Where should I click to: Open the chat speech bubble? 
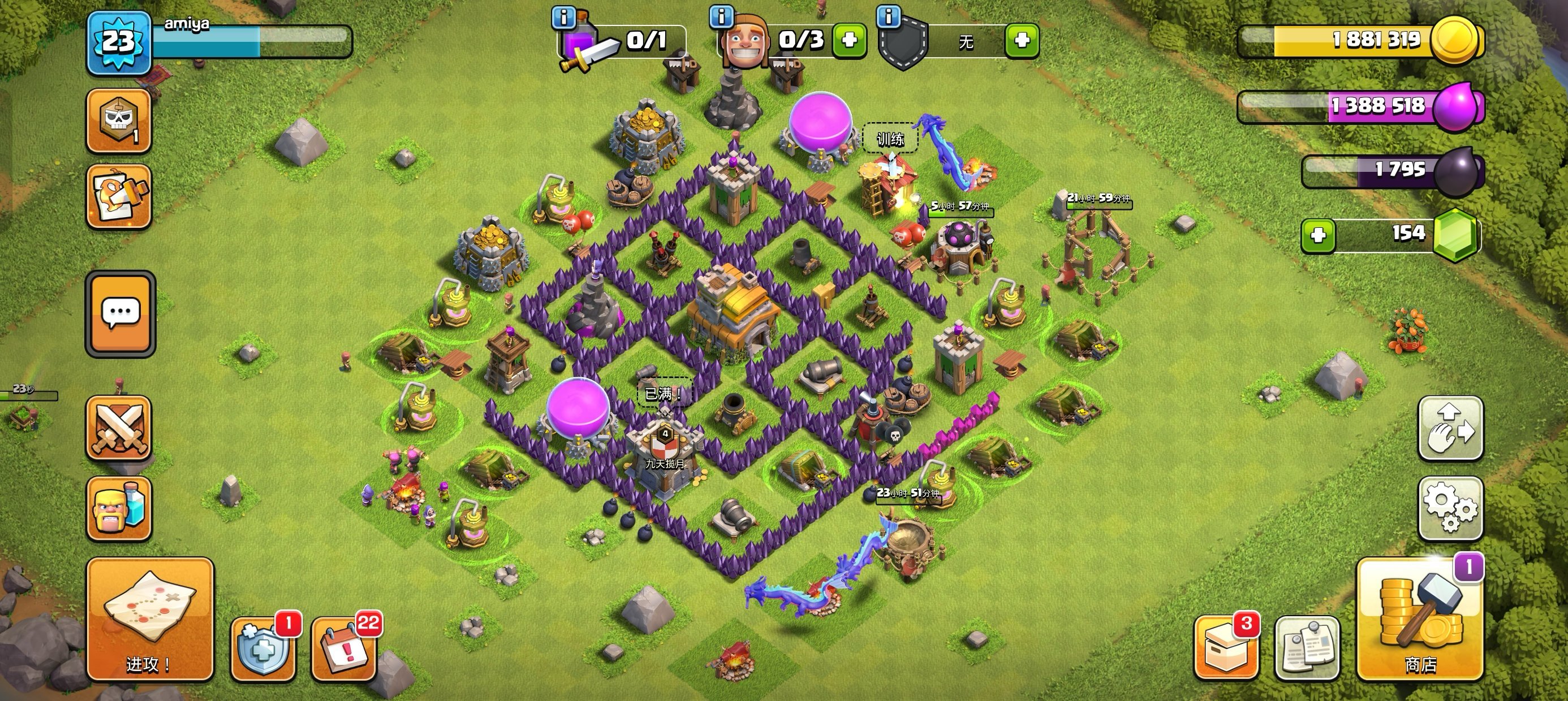120,313
